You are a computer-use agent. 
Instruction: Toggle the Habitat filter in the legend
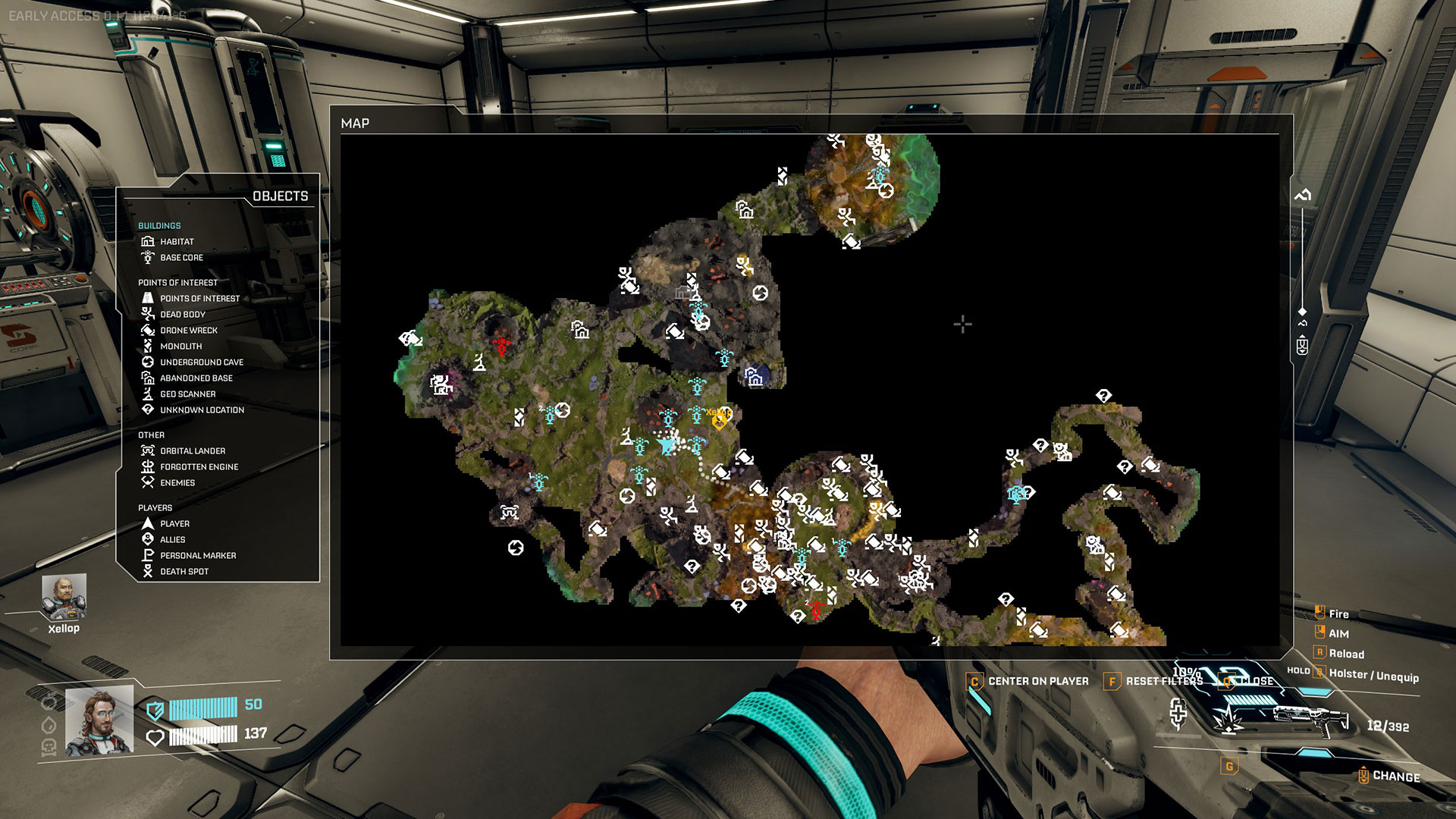(176, 241)
